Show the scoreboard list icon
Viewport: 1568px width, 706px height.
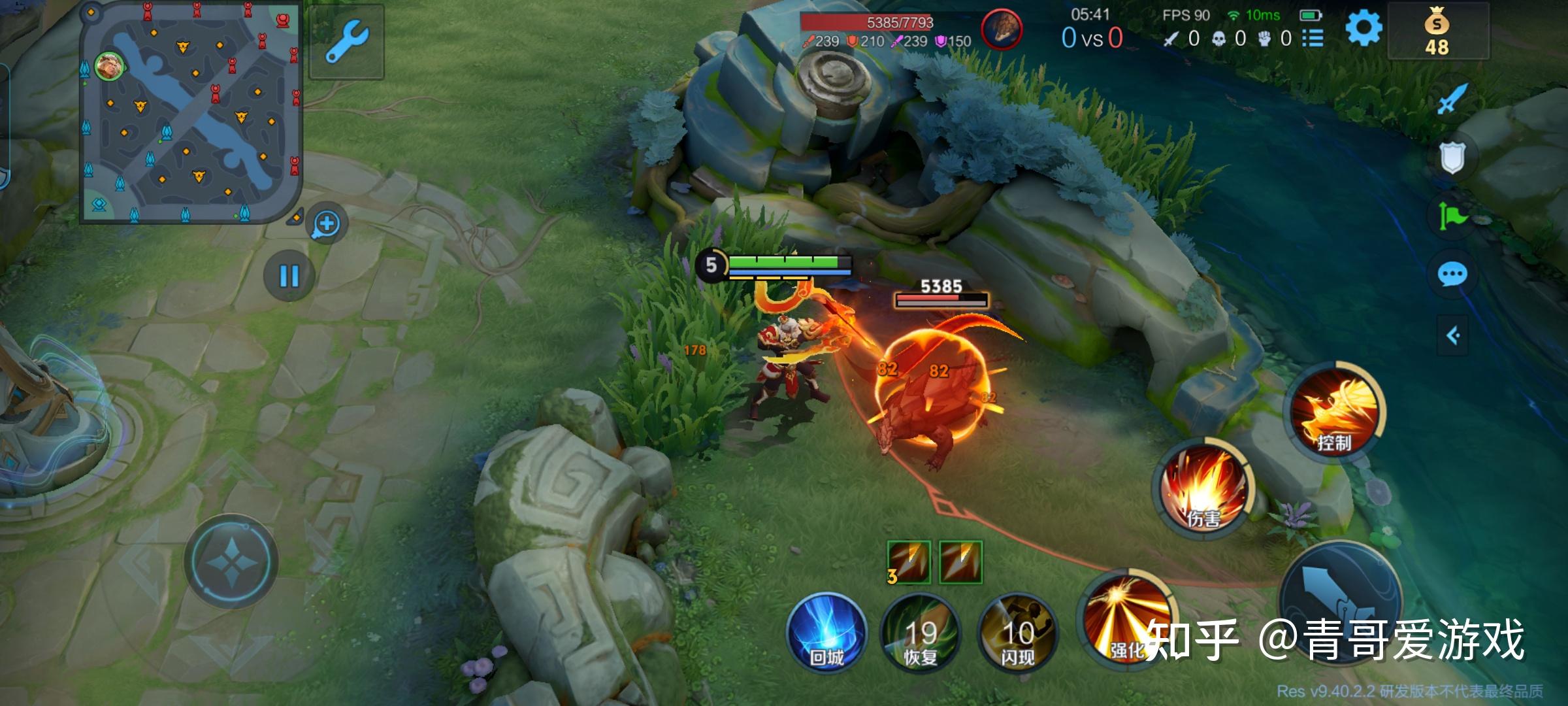(1313, 39)
